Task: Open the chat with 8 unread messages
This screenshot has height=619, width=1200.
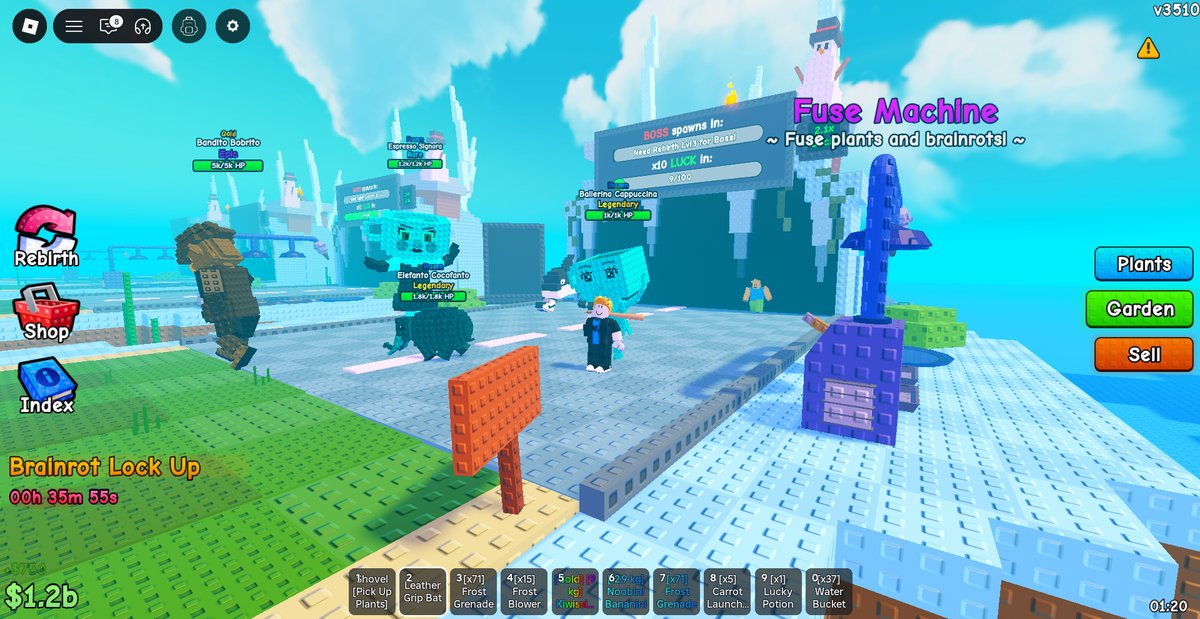Action: [109, 26]
